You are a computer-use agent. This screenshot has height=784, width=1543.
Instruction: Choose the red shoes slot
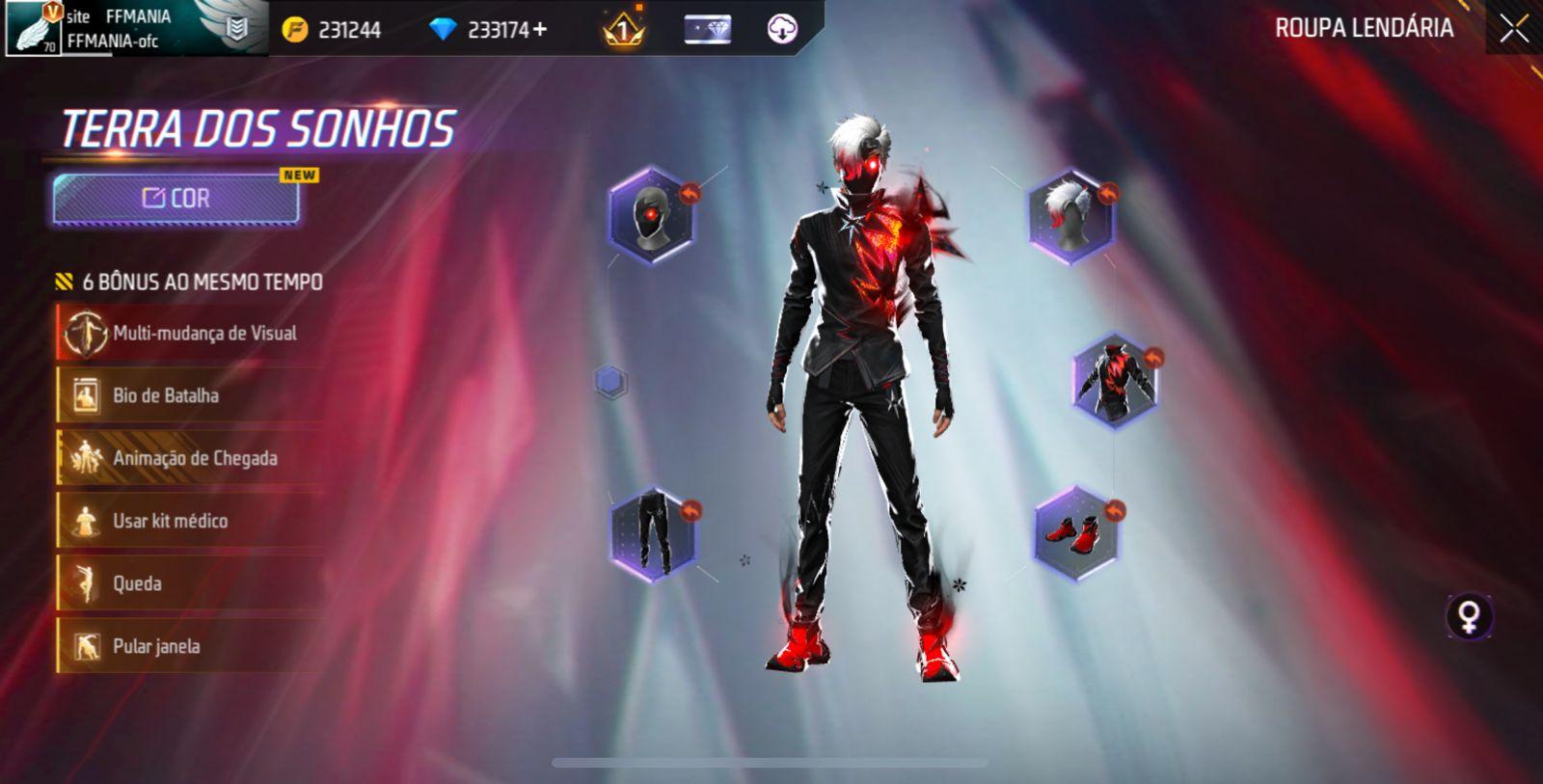click(x=1074, y=533)
